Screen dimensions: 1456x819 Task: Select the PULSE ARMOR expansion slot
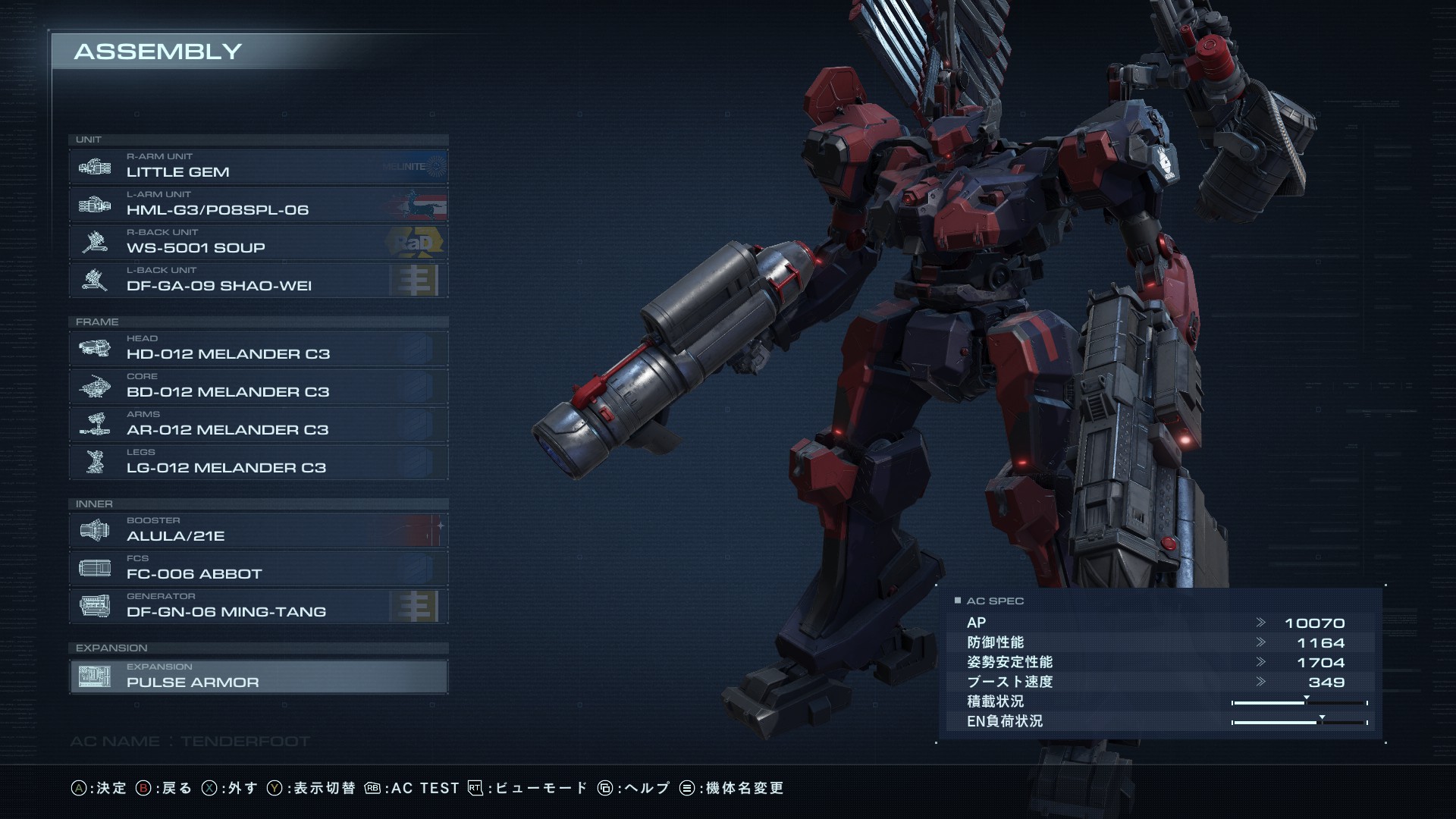click(x=258, y=676)
